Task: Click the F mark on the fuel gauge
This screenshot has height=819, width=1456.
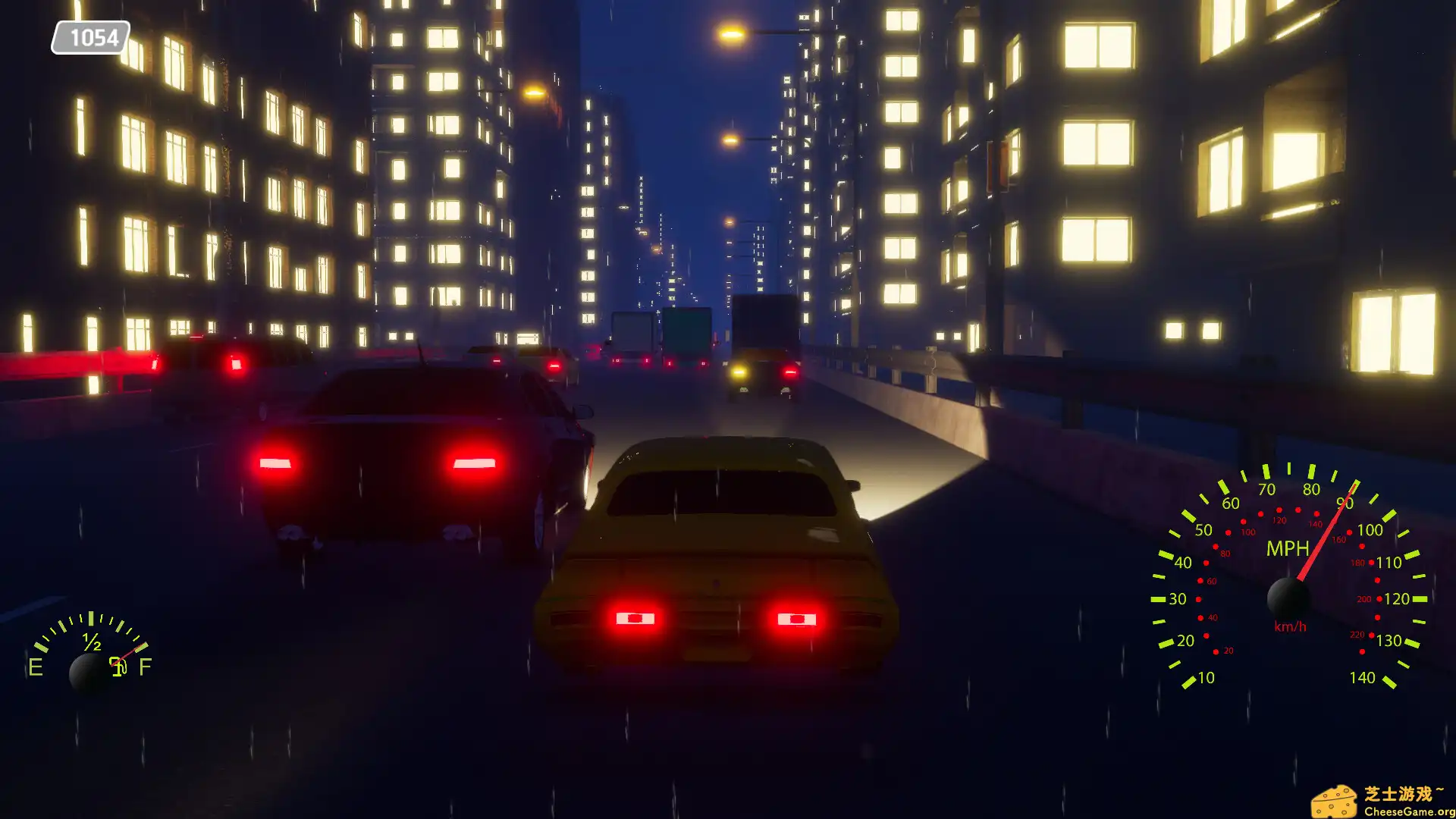Action: coord(144,666)
